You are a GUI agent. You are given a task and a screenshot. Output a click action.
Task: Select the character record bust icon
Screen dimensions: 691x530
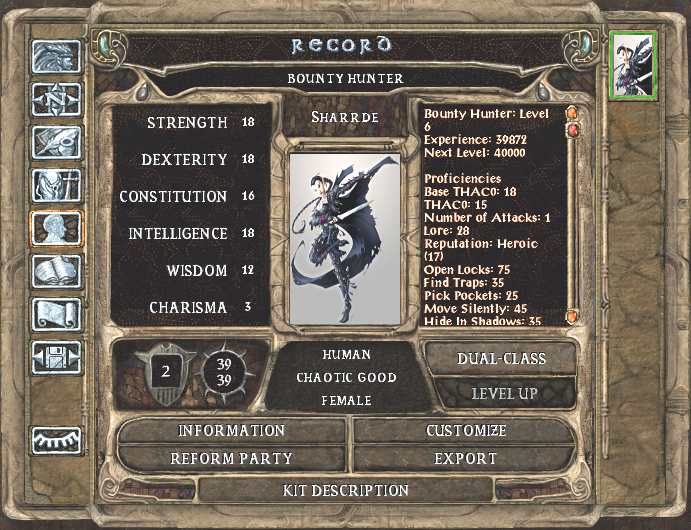click(56, 229)
